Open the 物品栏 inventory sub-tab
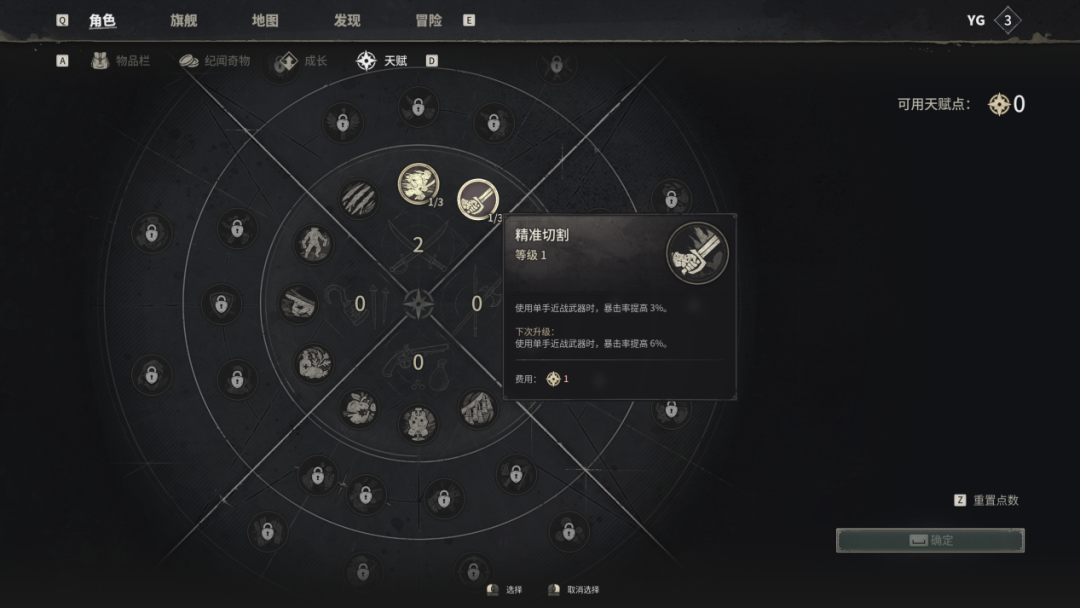Screen dimensions: 1080x608 [x=123, y=61]
